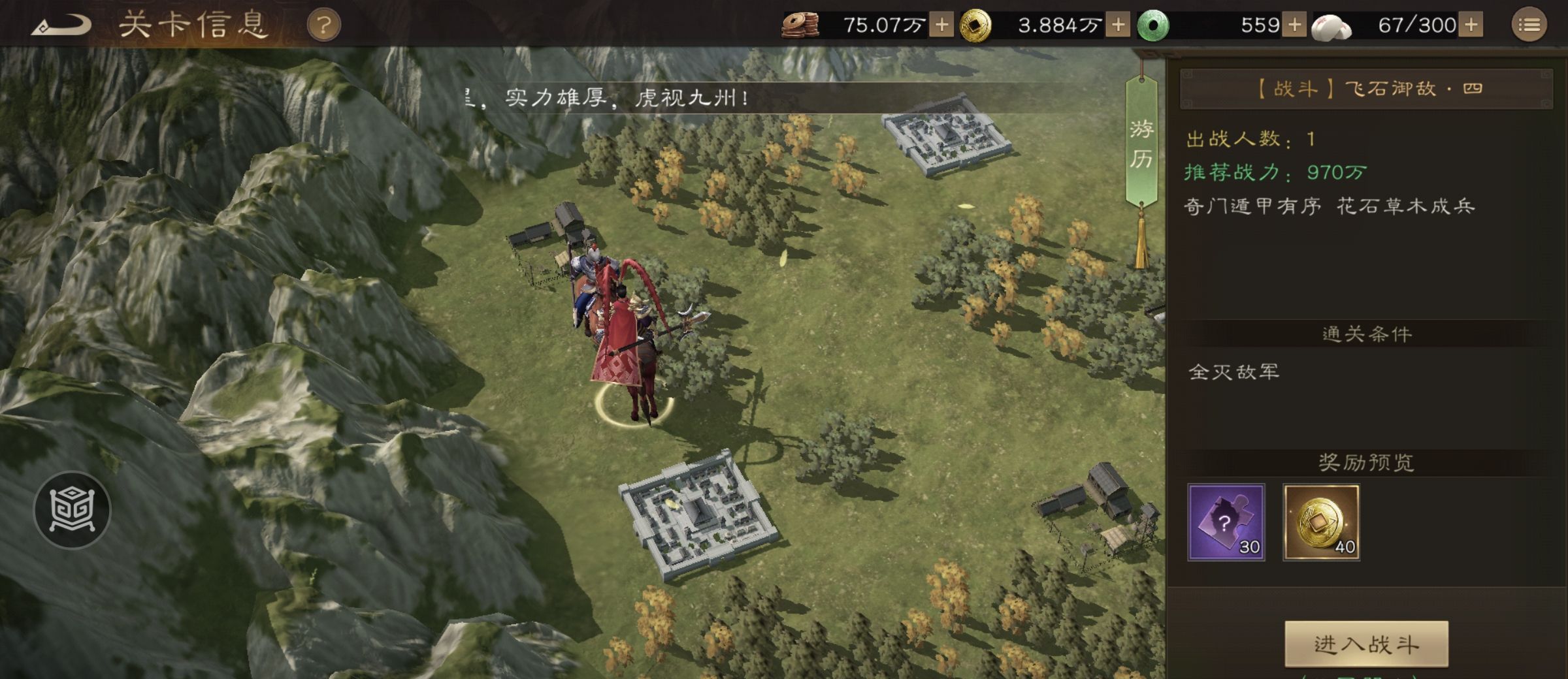Enter battle with 进入战斗 button
The width and height of the screenshot is (1568, 679).
[x=1366, y=644]
